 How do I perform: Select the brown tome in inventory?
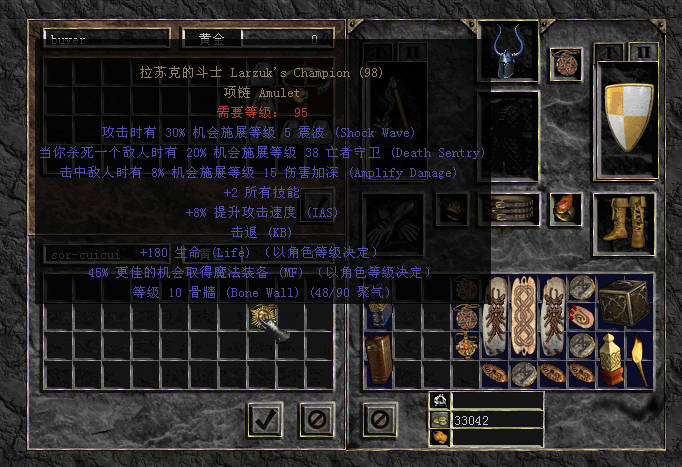pos(381,359)
